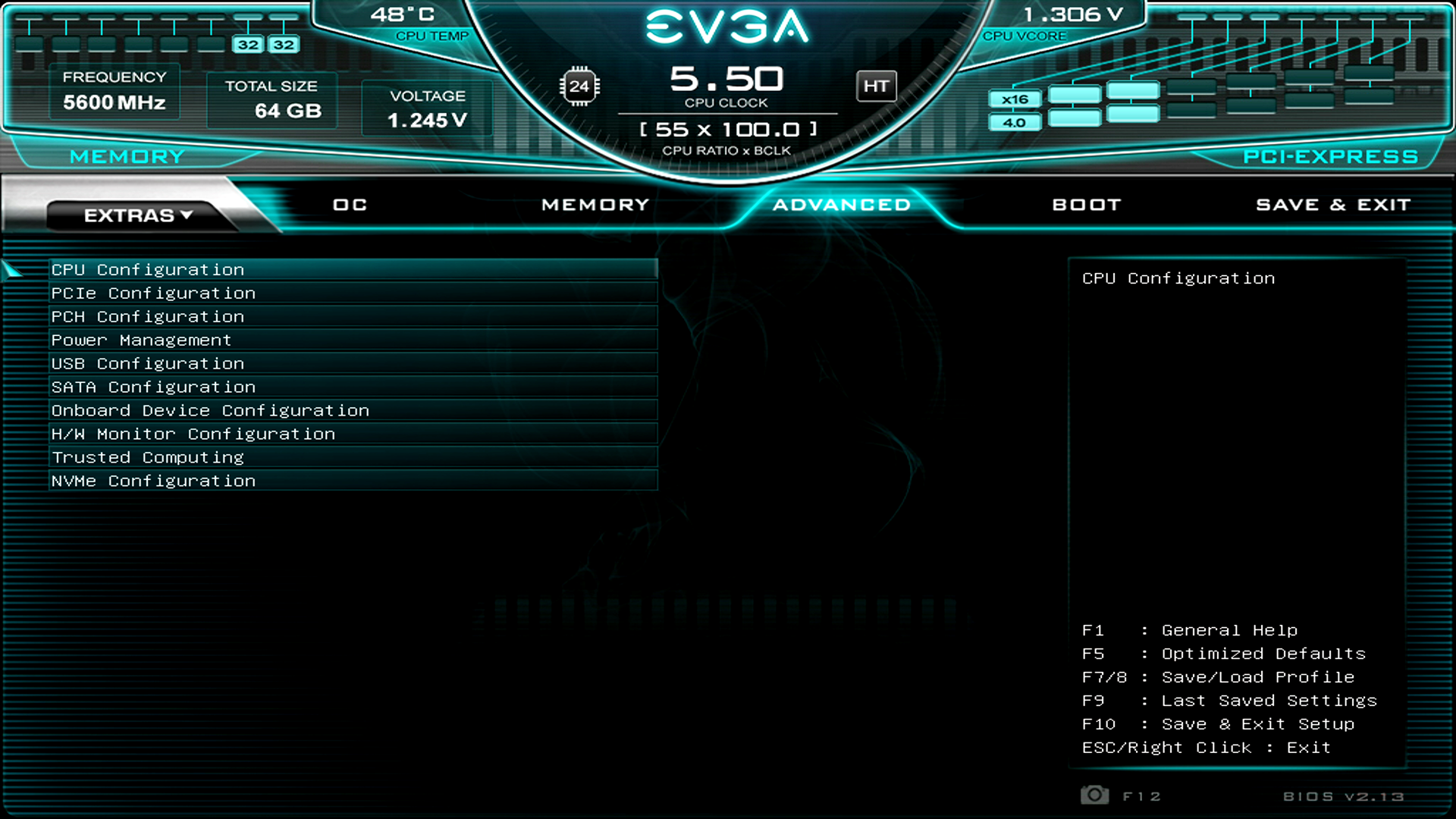Click the x16 PCI-Express lane indicator
1456x819 pixels.
pos(1014,99)
